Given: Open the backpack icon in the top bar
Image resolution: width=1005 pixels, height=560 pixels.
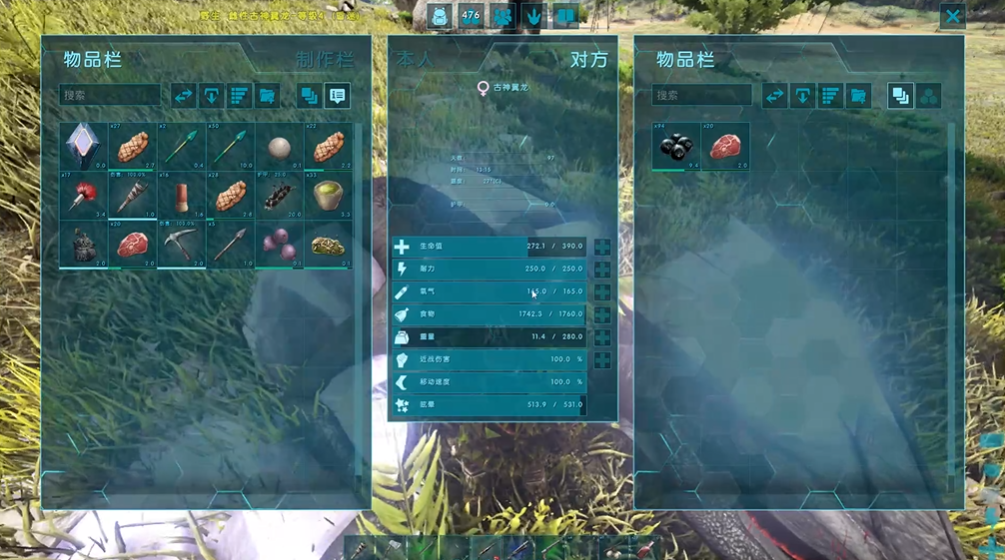Looking at the screenshot, I should (440, 16).
